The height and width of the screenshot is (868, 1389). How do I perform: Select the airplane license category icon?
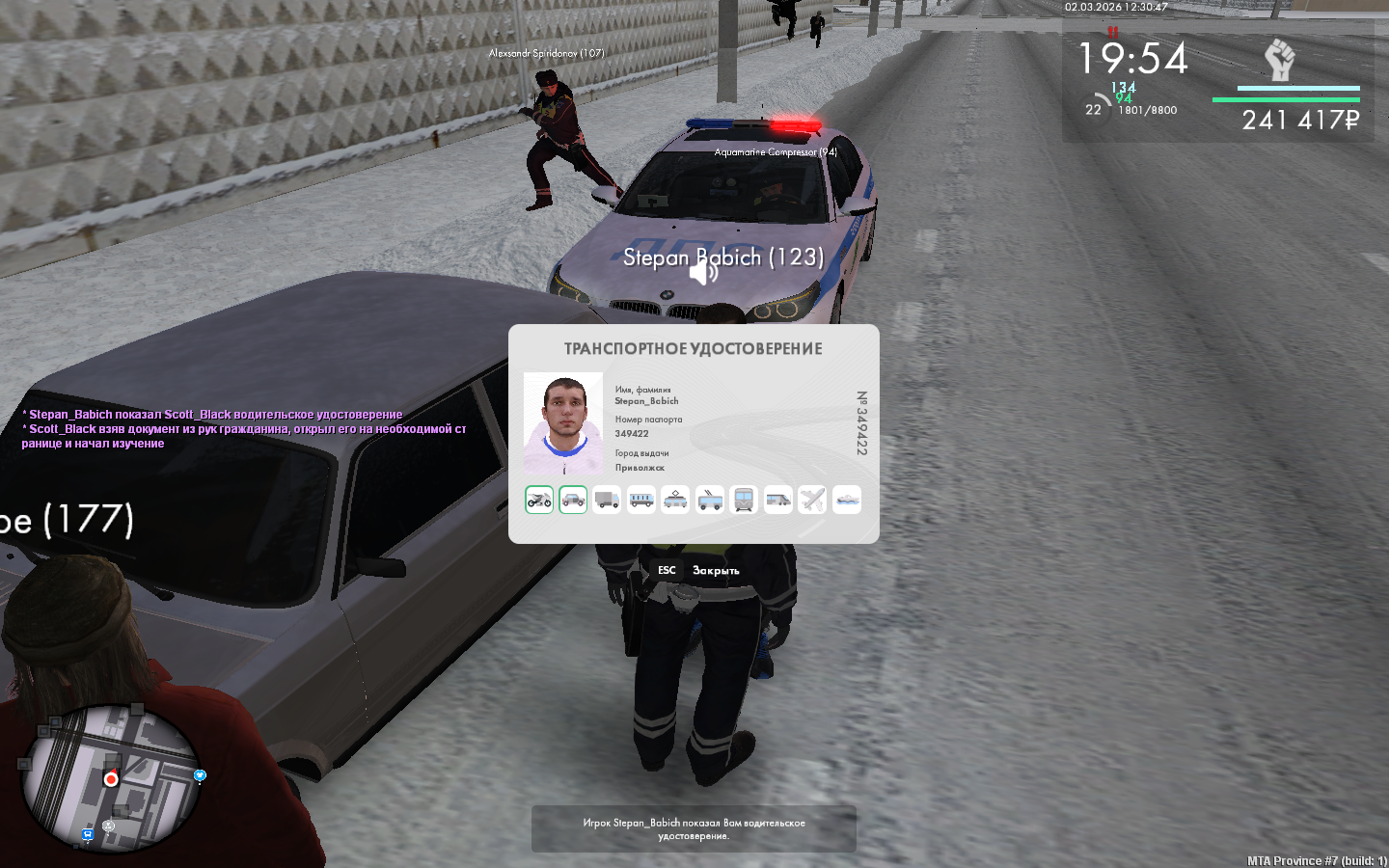812,500
